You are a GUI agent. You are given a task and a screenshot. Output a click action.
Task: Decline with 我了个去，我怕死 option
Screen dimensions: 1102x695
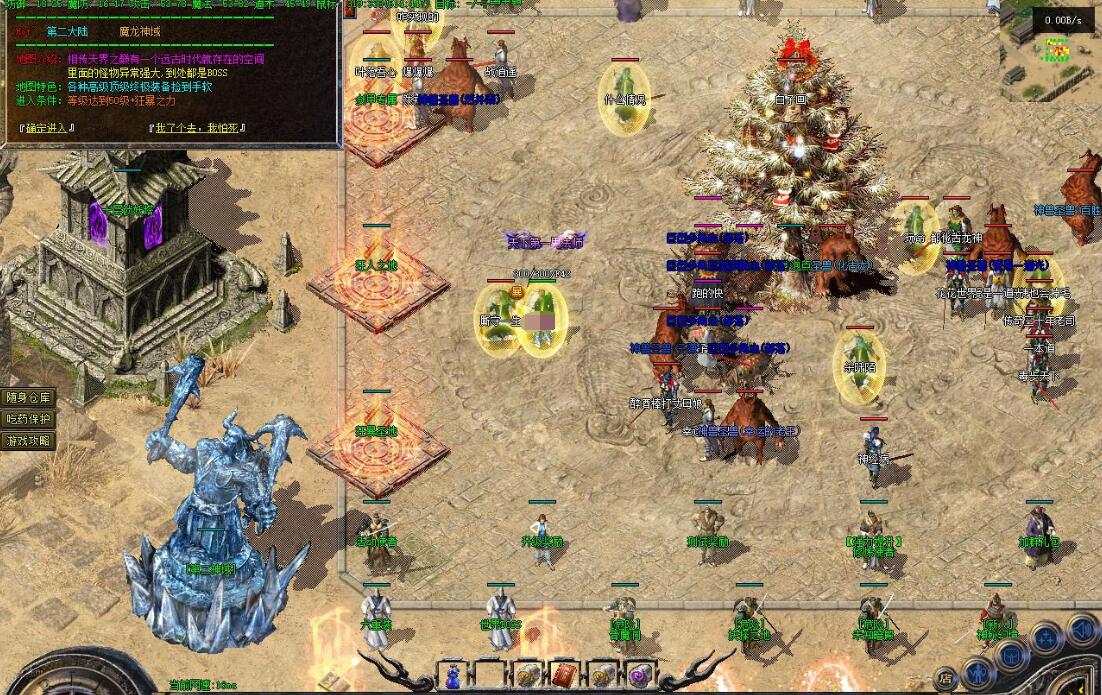coord(199,128)
